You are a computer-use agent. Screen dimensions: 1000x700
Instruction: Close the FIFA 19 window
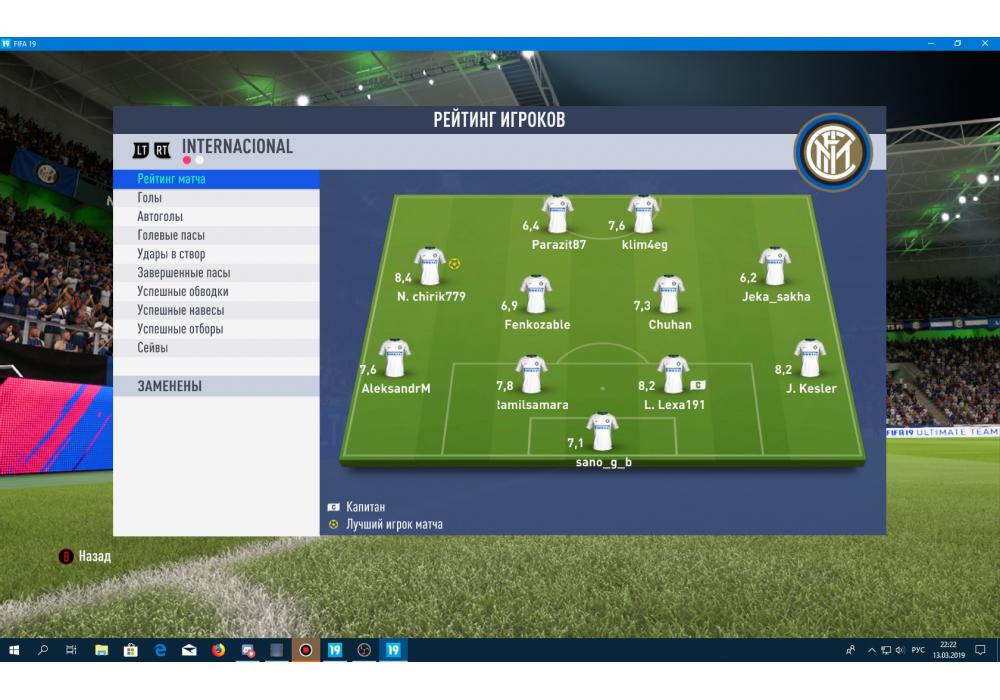click(985, 44)
